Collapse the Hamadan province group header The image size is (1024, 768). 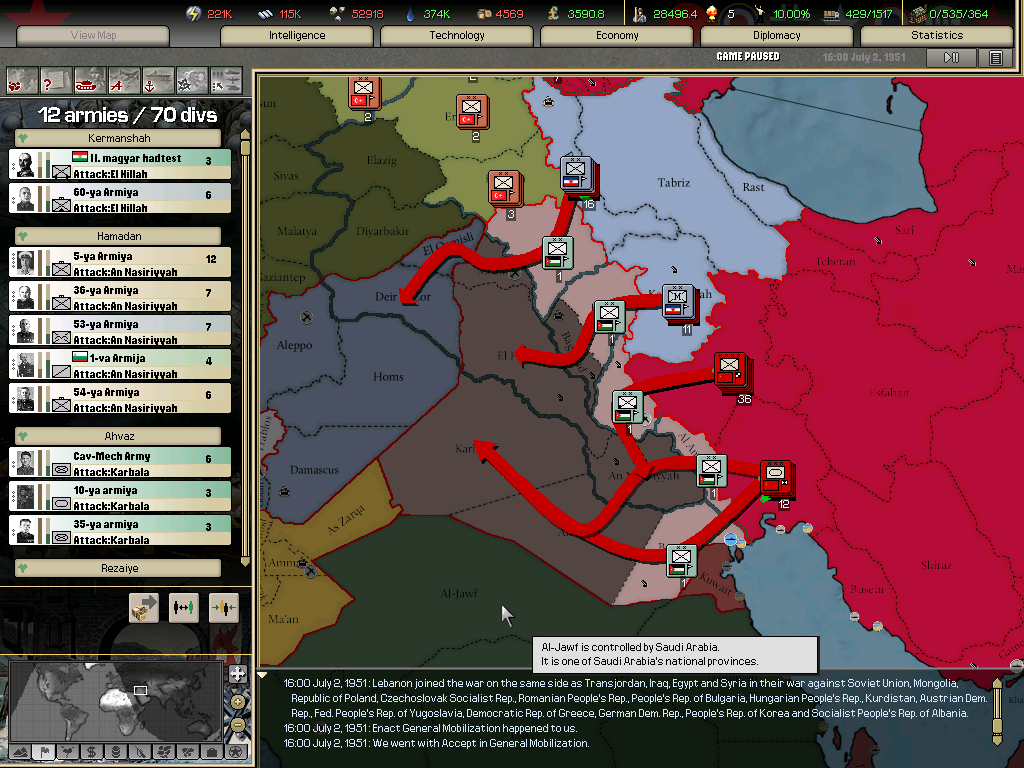click(120, 236)
